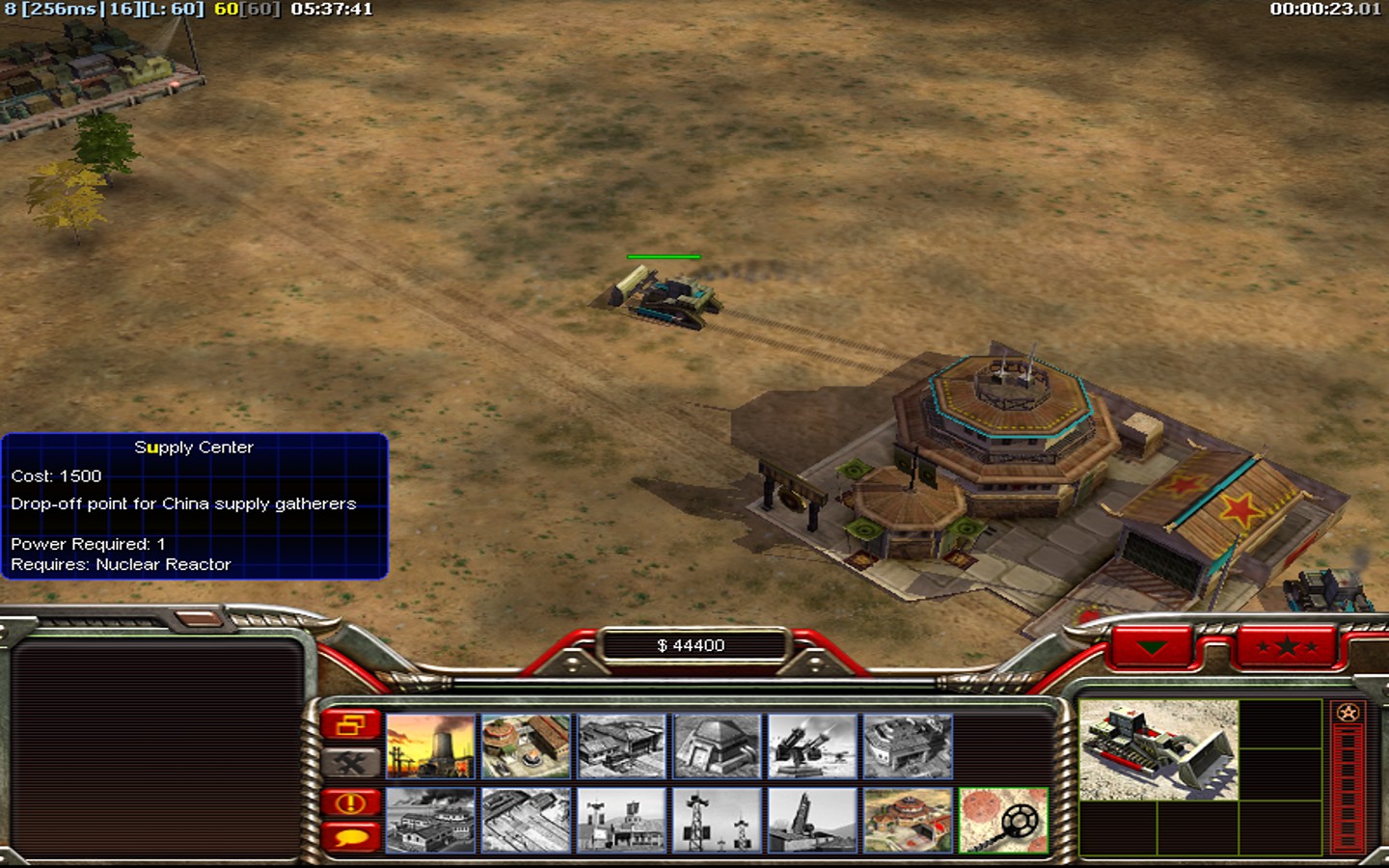Image resolution: width=1389 pixels, height=868 pixels.
Task: Click the red down-arrow panel toggle button
Action: pyautogui.click(x=1152, y=647)
